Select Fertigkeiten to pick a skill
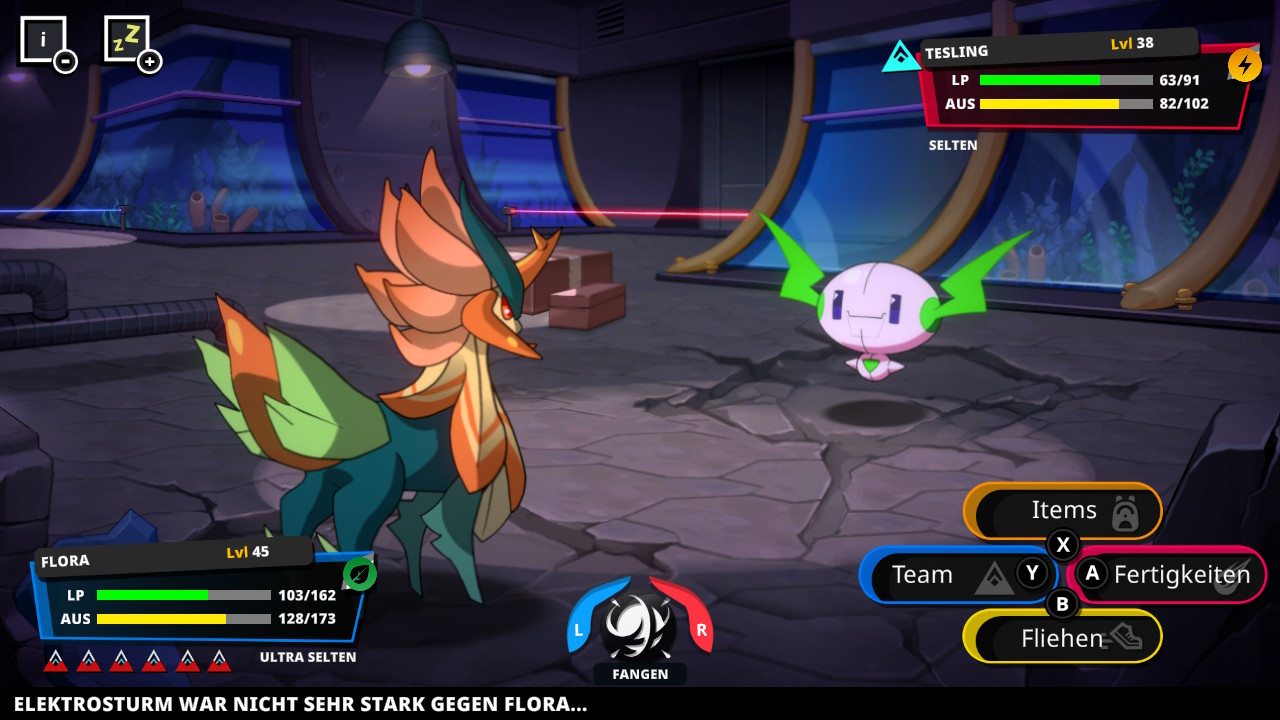The width and height of the screenshot is (1280, 720). coord(1168,575)
